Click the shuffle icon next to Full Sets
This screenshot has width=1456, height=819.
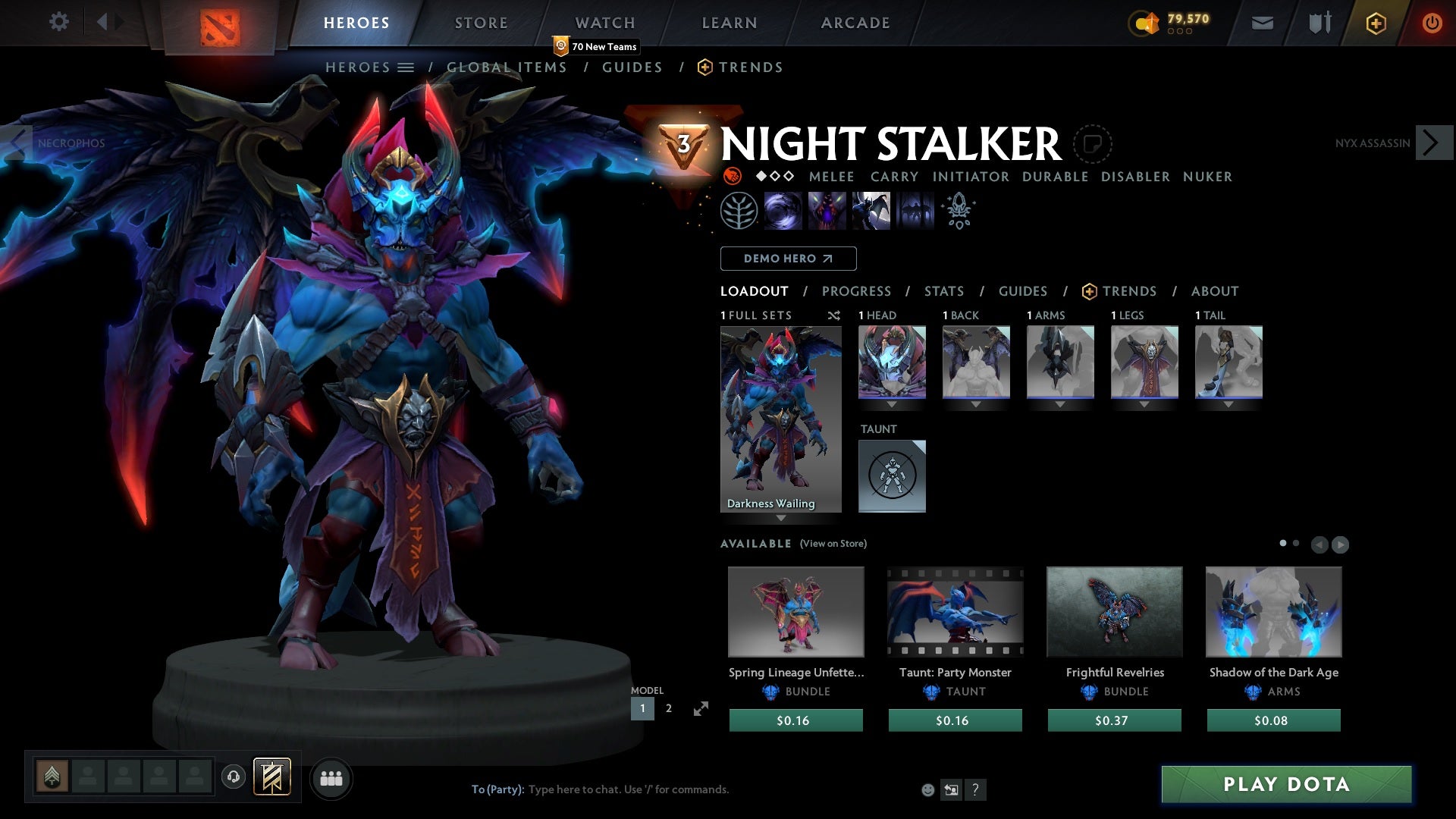(834, 315)
